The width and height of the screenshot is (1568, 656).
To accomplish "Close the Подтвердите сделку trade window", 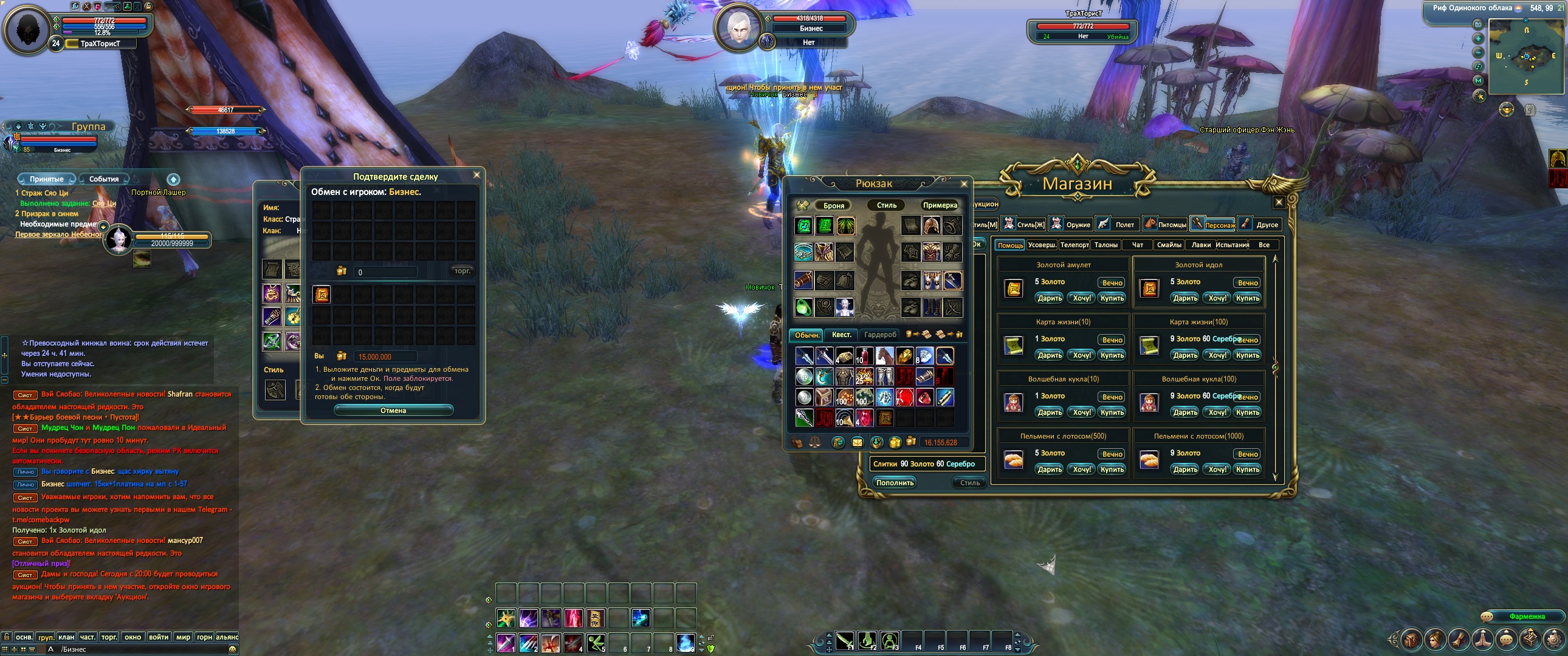I will click(476, 176).
